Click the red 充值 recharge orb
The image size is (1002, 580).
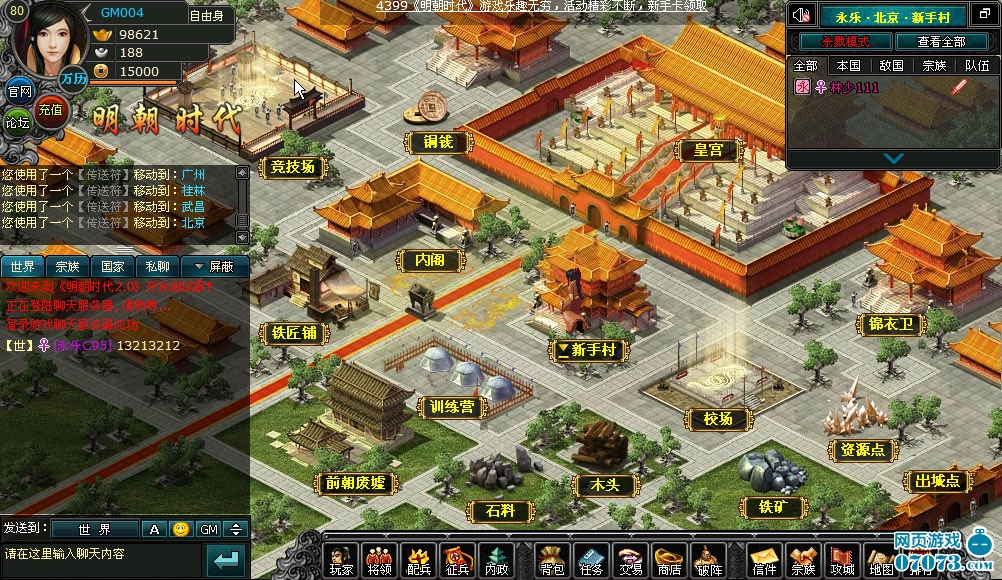(x=49, y=110)
